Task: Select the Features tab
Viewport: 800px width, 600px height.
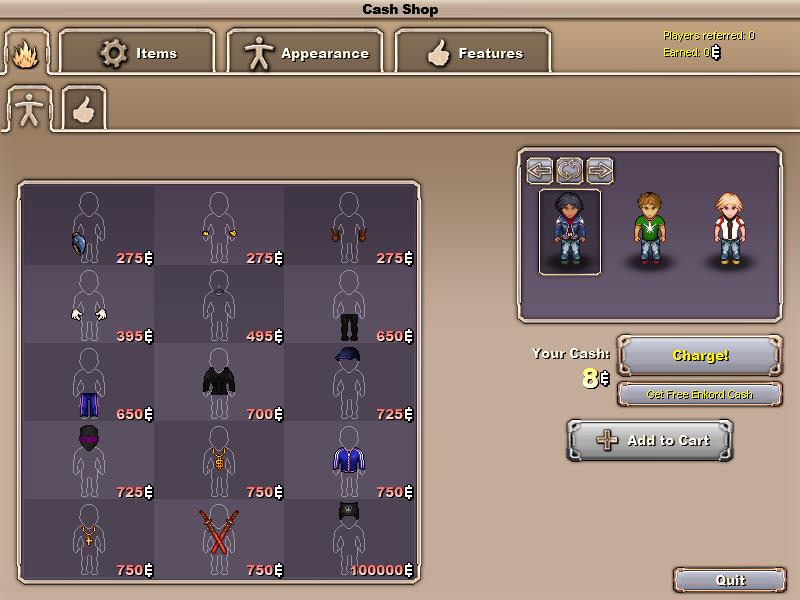Action: pyautogui.click(x=473, y=53)
